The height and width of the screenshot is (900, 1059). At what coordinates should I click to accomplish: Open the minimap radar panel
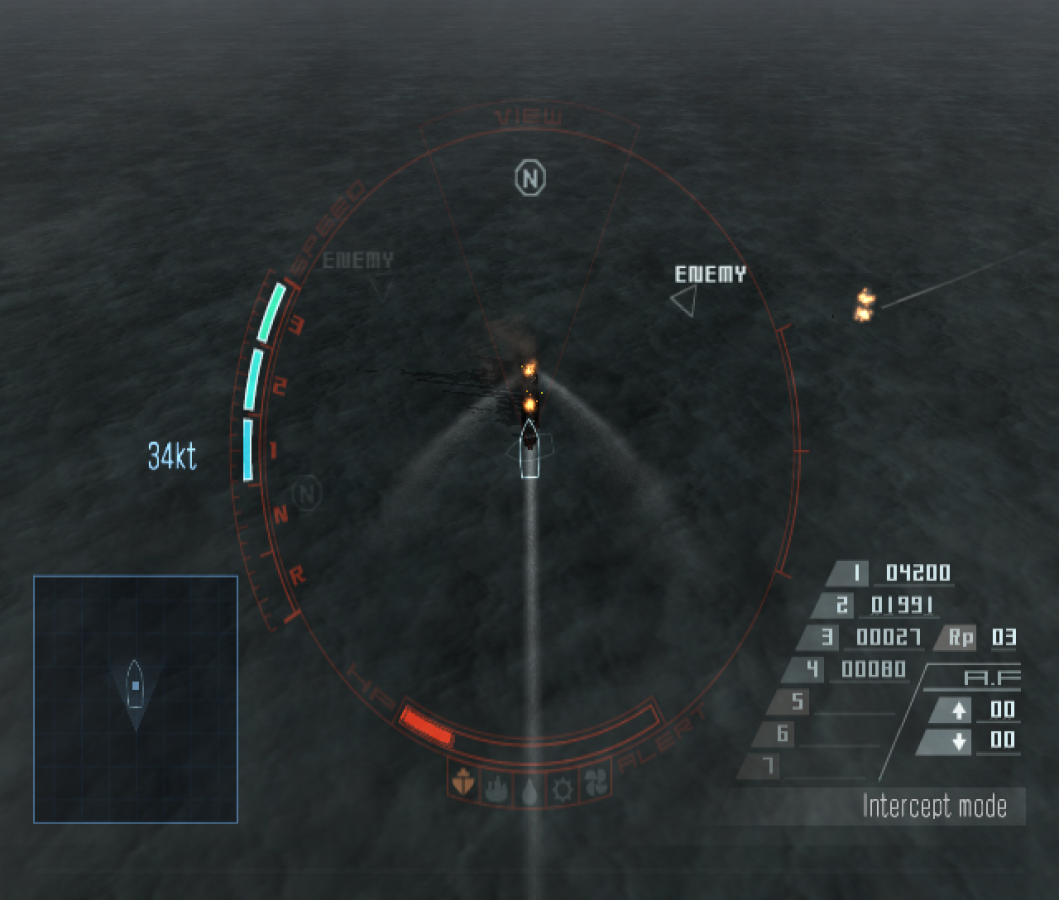click(135, 698)
